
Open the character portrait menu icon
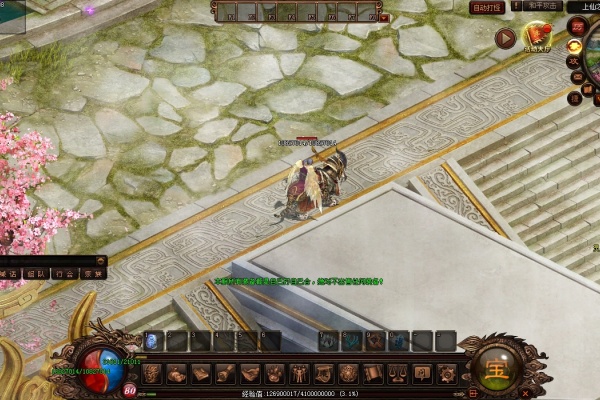[152, 374]
